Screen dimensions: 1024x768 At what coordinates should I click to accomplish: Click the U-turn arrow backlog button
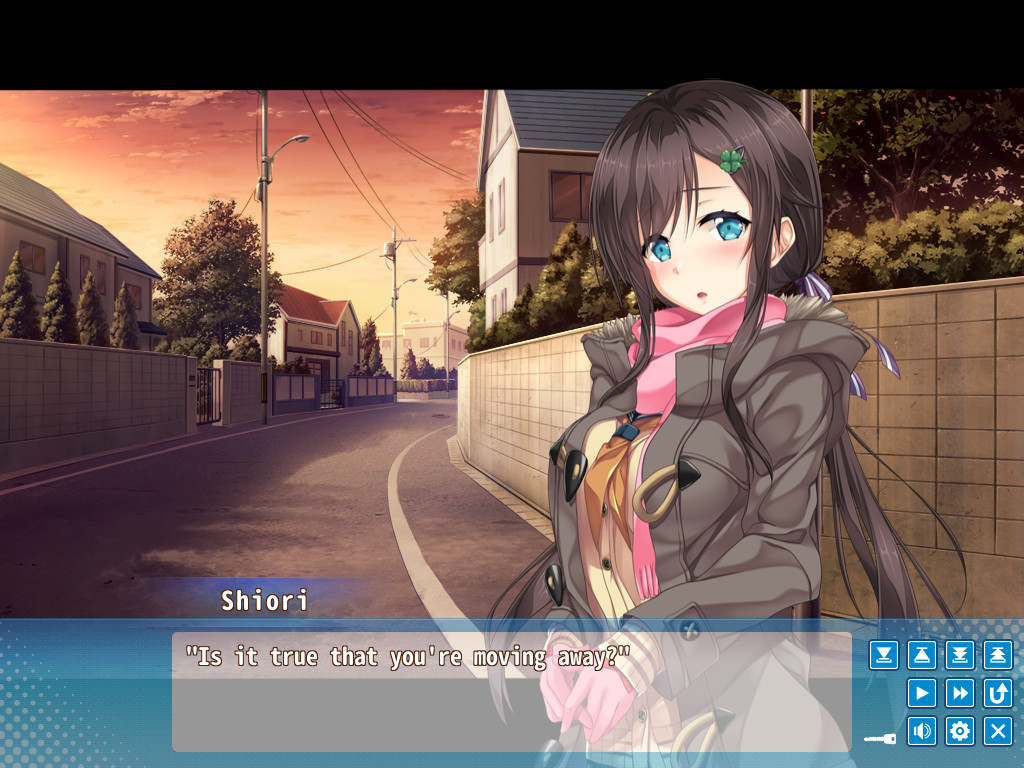pos(998,693)
